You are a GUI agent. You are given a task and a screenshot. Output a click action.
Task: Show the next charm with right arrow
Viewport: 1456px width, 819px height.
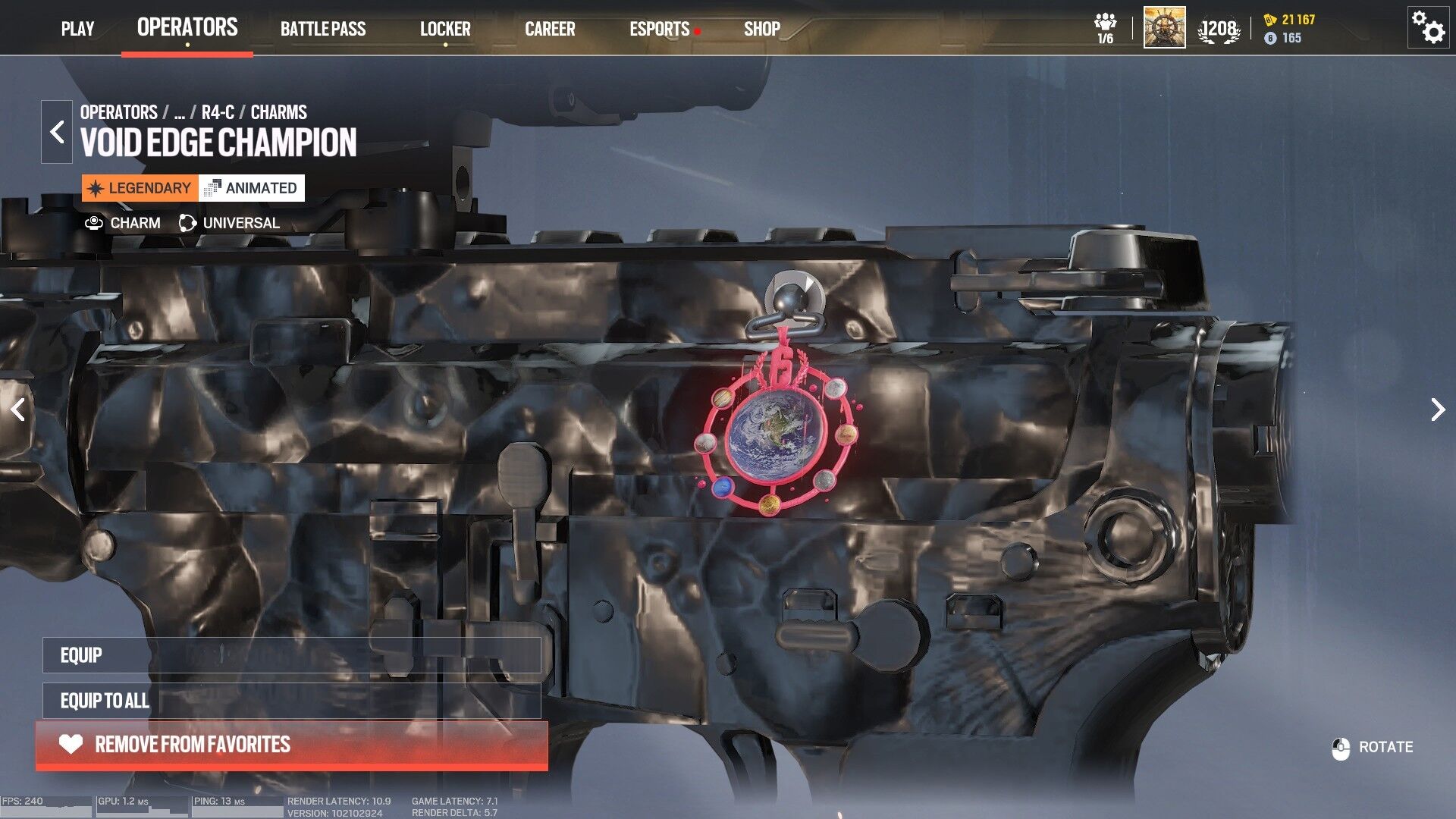1437,409
